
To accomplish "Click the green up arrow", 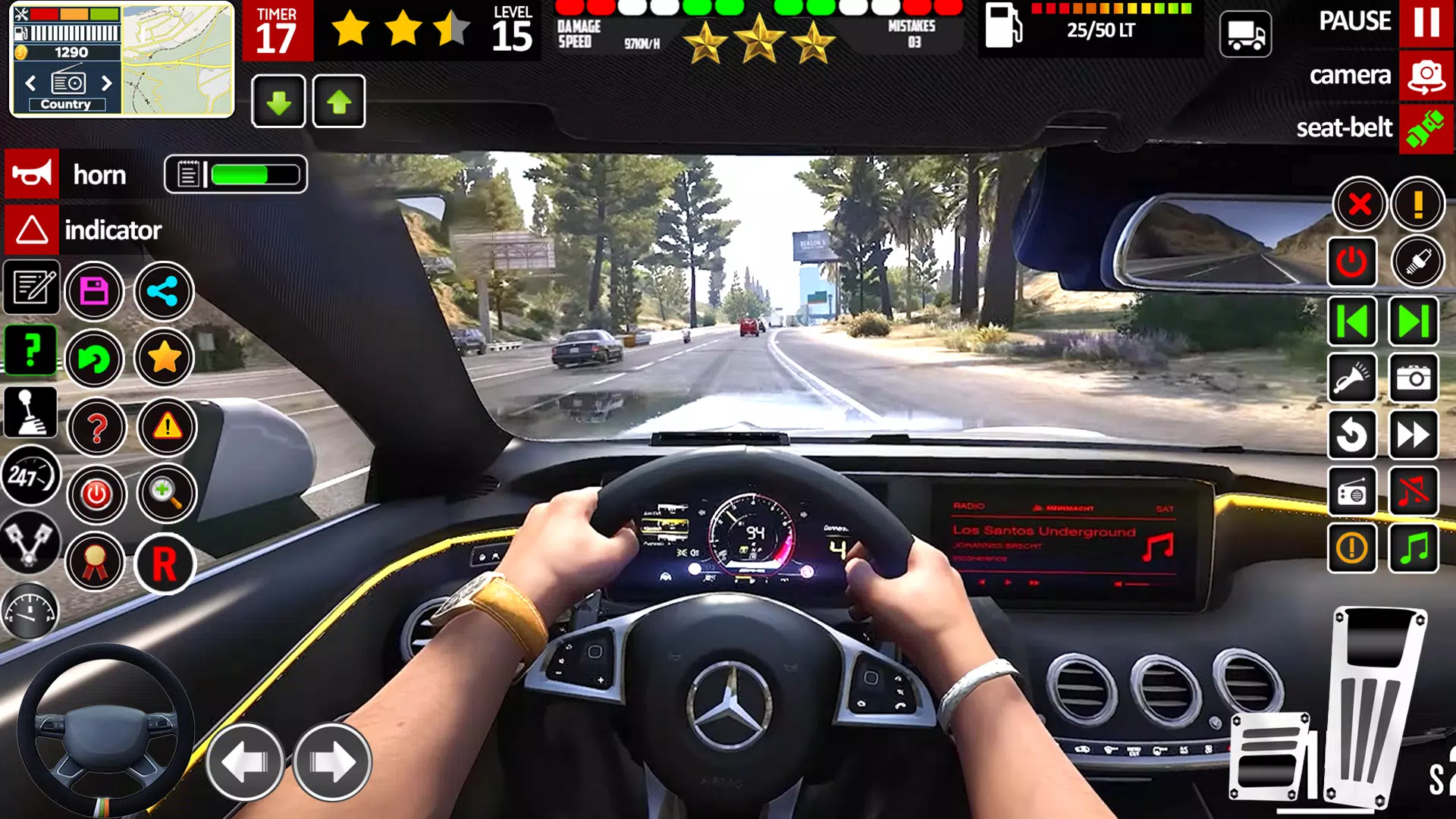I will [x=339, y=100].
